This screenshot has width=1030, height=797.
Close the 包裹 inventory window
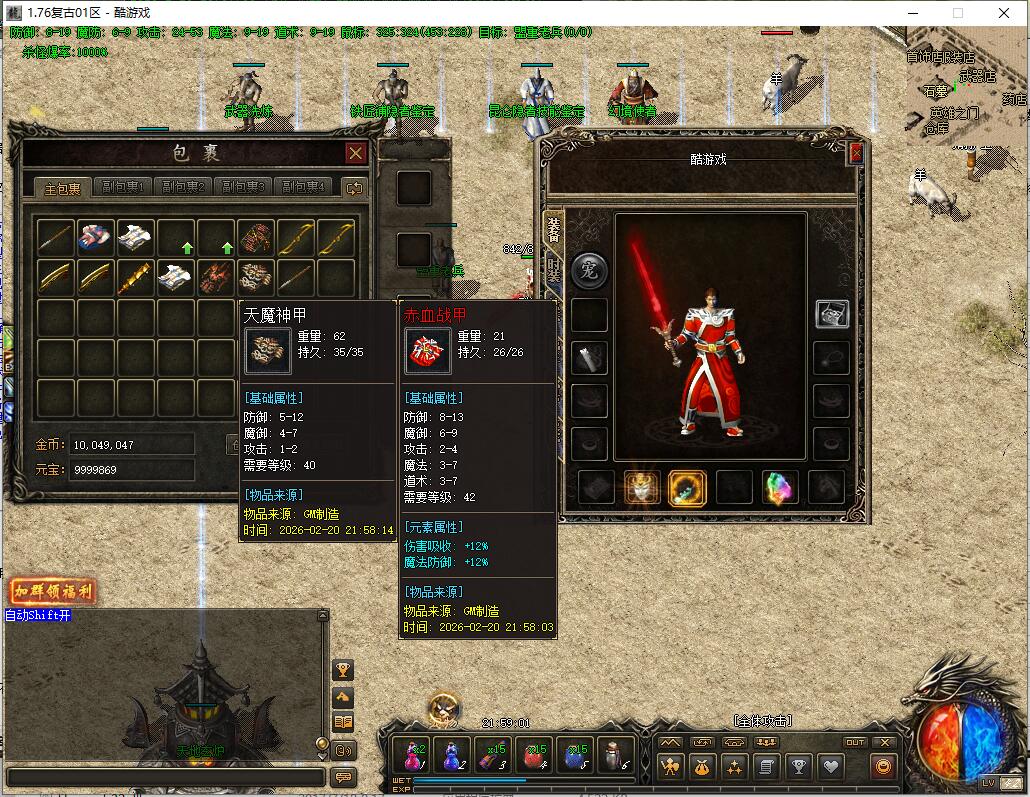tap(355, 153)
